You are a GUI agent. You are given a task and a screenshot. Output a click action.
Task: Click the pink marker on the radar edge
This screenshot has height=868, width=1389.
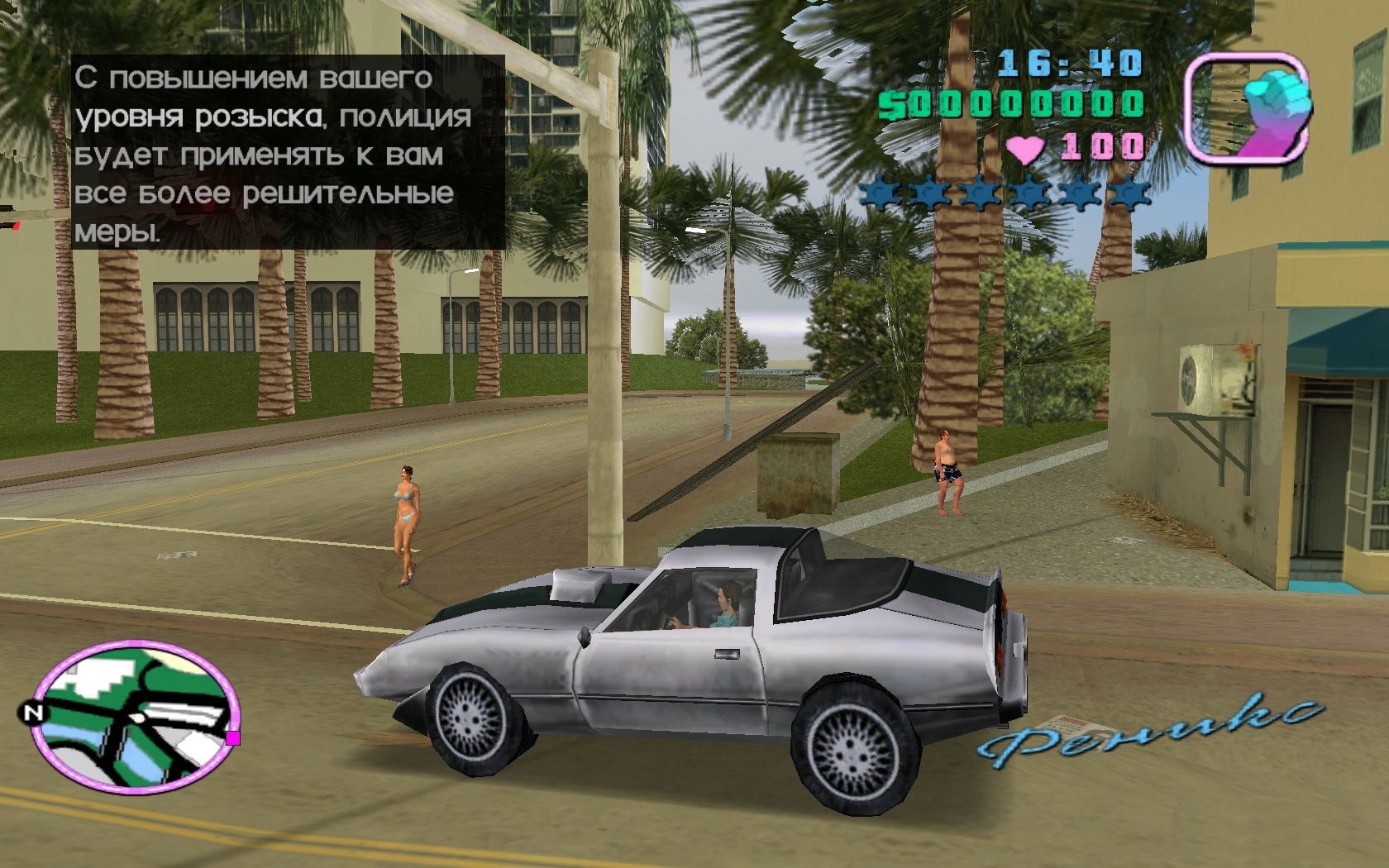pyautogui.click(x=233, y=737)
